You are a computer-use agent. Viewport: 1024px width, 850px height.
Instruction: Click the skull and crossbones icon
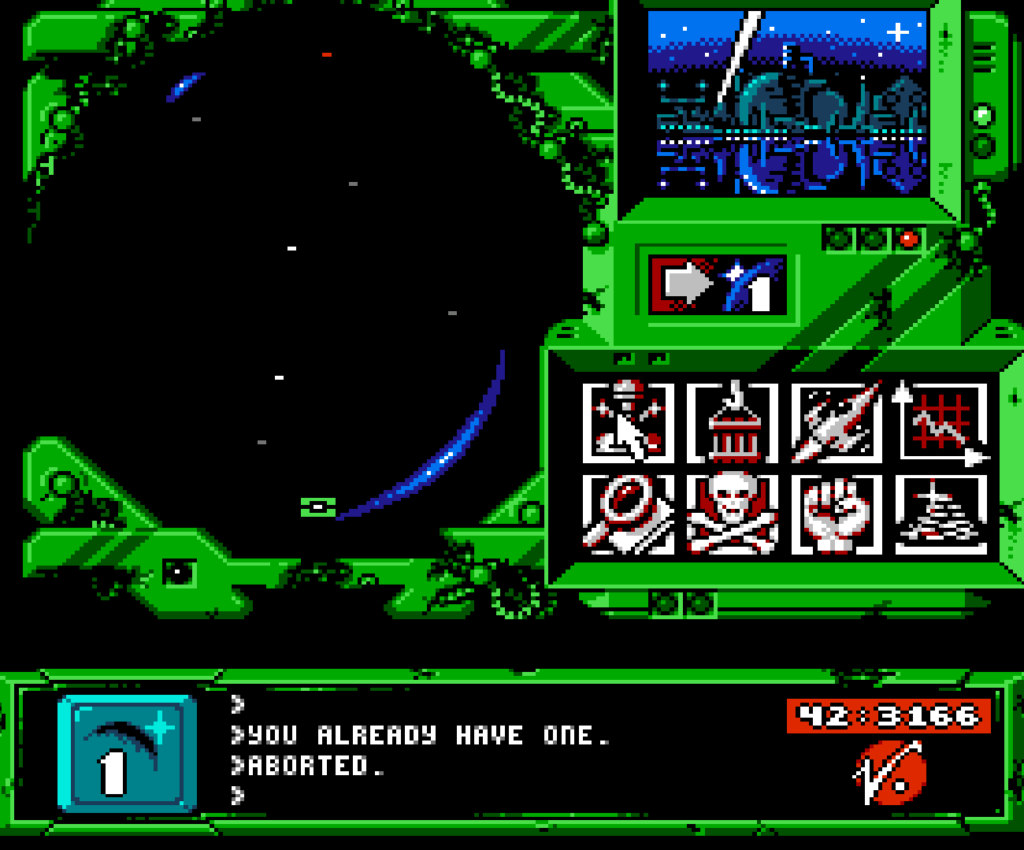pos(731,513)
